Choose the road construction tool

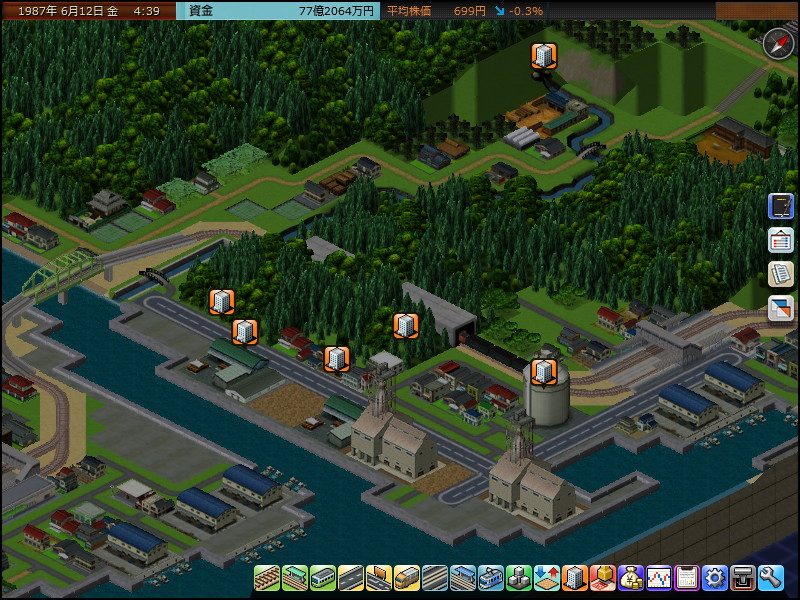coord(351,578)
